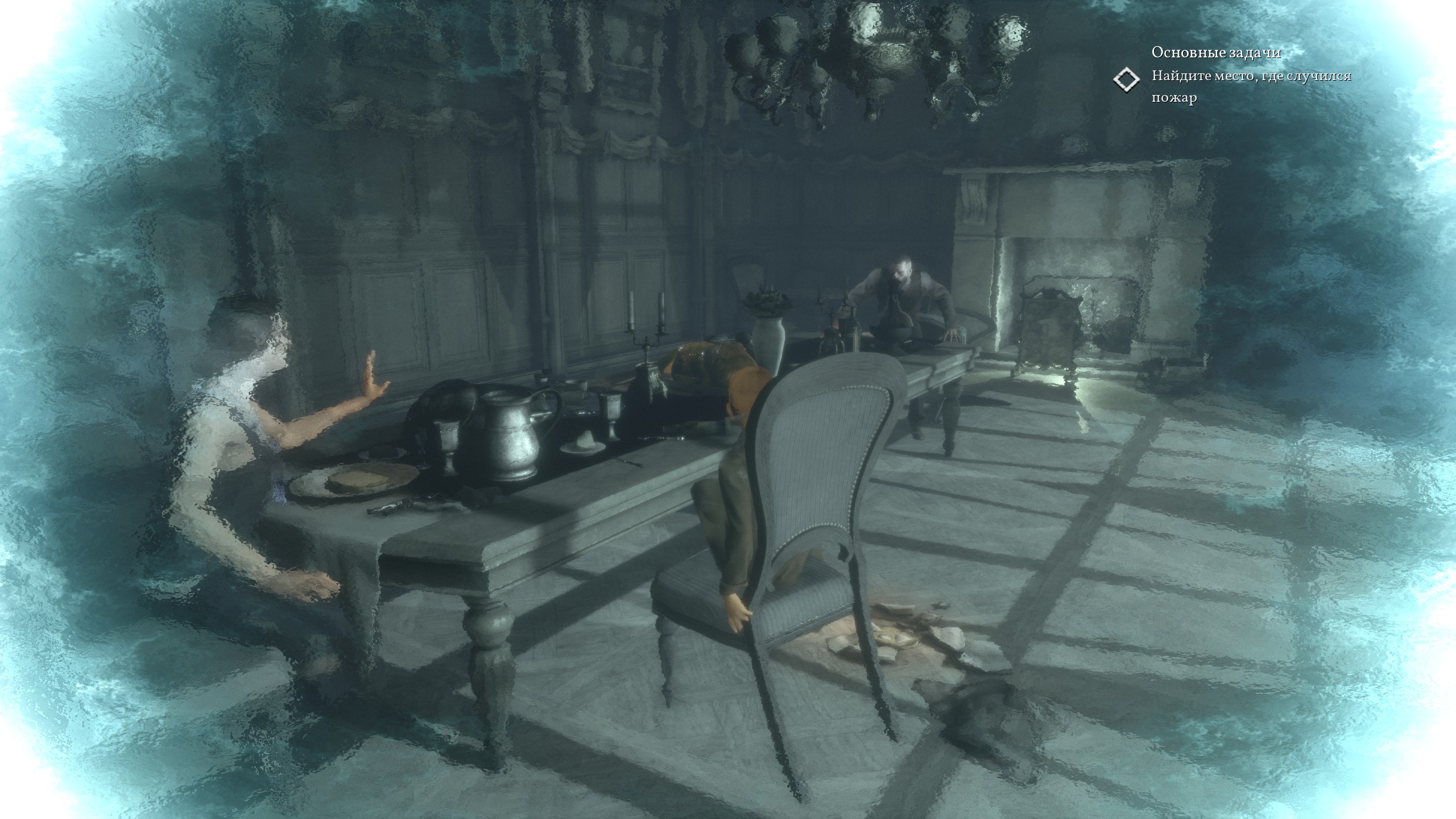This screenshot has width=1456, height=819.
Task: Select the diamond objective marker icon
Action: [x=1126, y=80]
